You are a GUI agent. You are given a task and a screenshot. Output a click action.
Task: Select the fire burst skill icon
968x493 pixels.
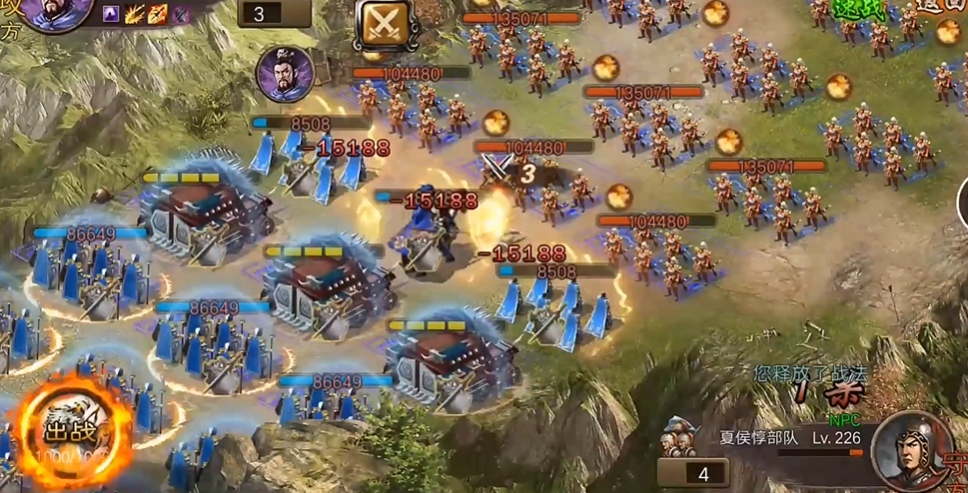[x=135, y=14]
